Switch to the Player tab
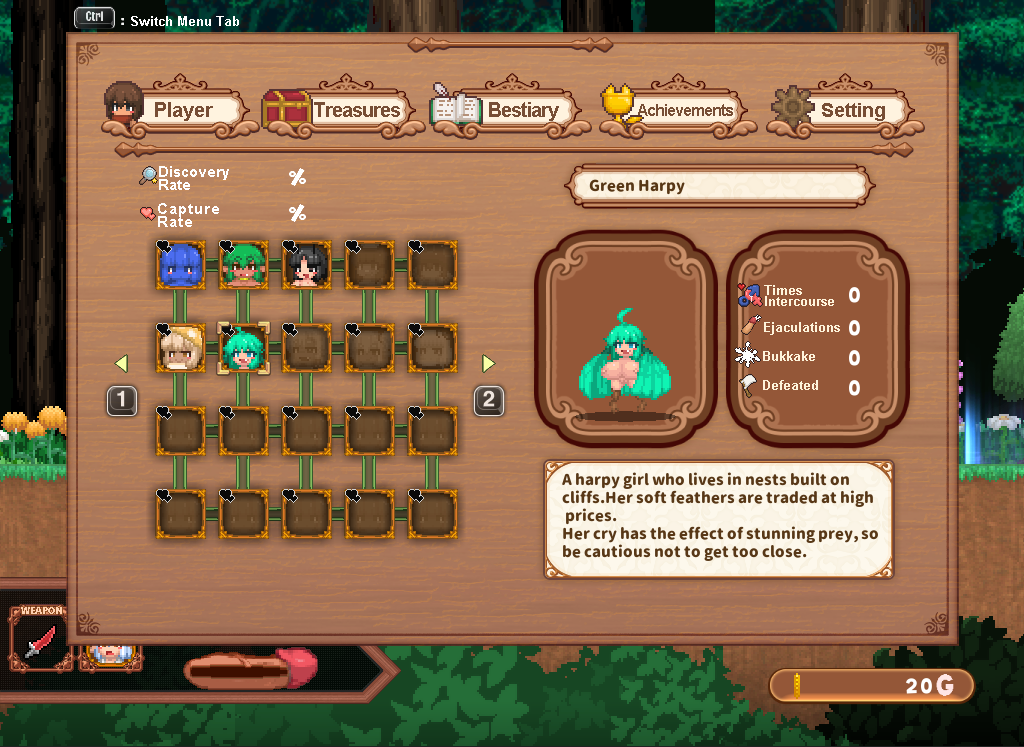The image size is (1024, 747). pos(176,110)
